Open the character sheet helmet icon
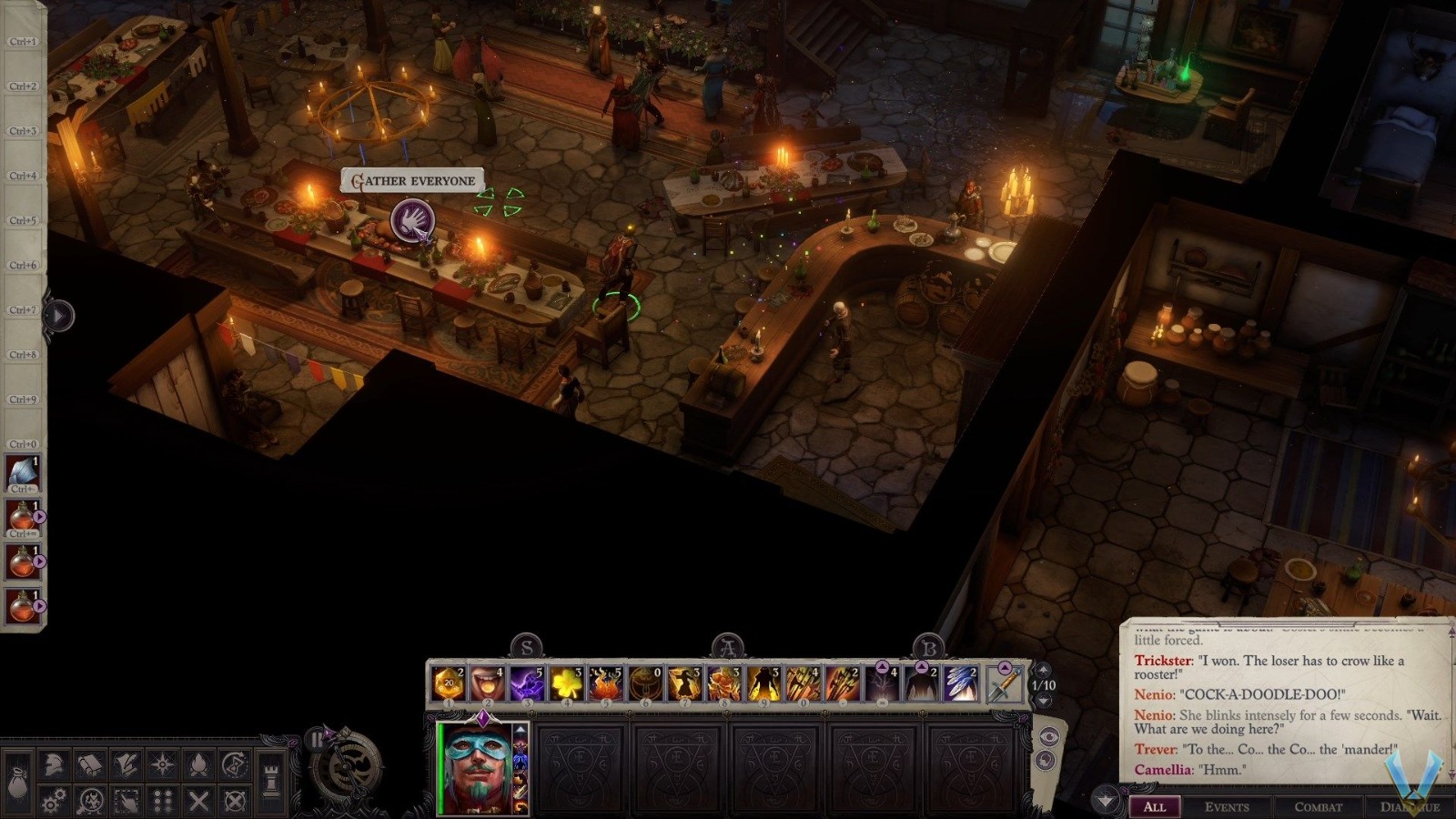The width and height of the screenshot is (1456, 819). (52, 763)
